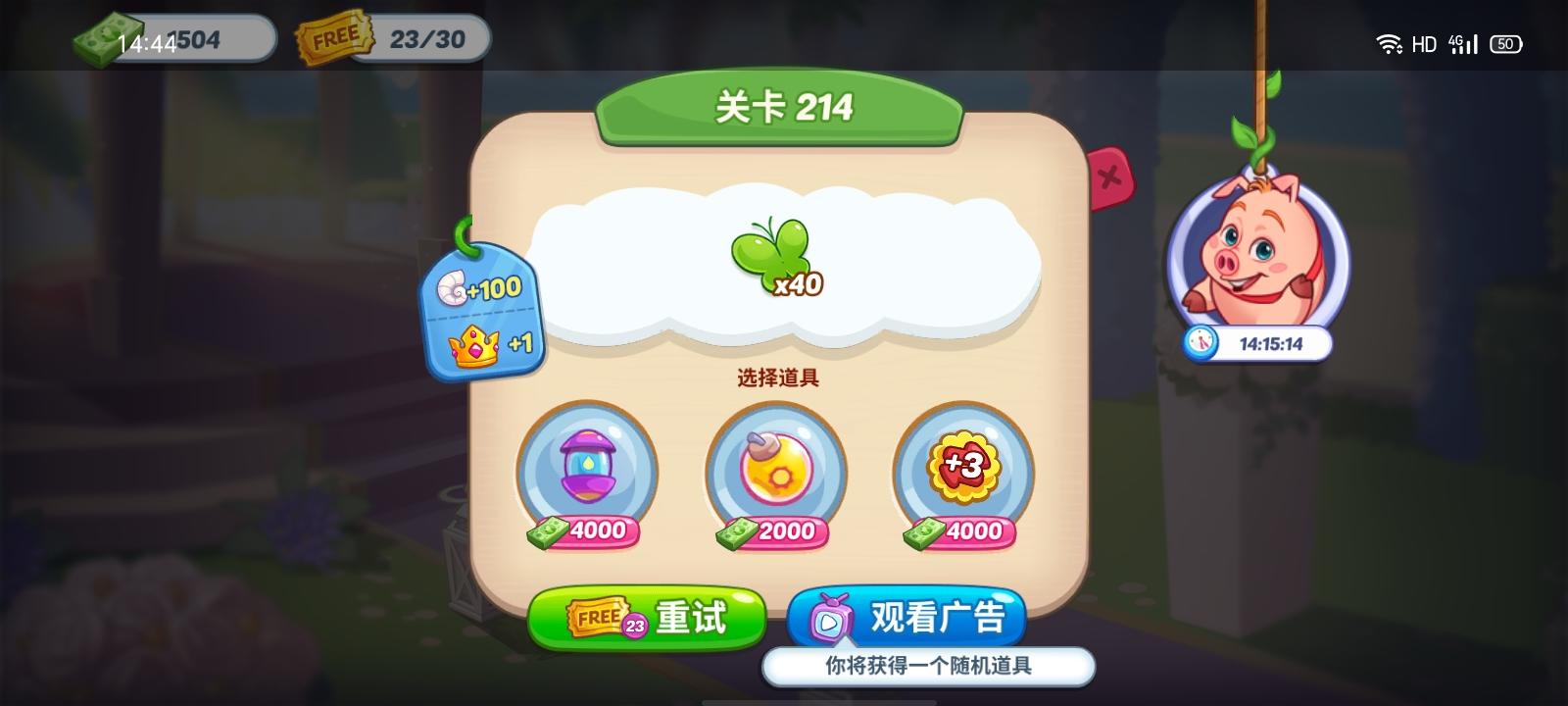1568x706 pixels.
Task: Close the level 214 popup with the X
Action: click(x=1108, y=176)
